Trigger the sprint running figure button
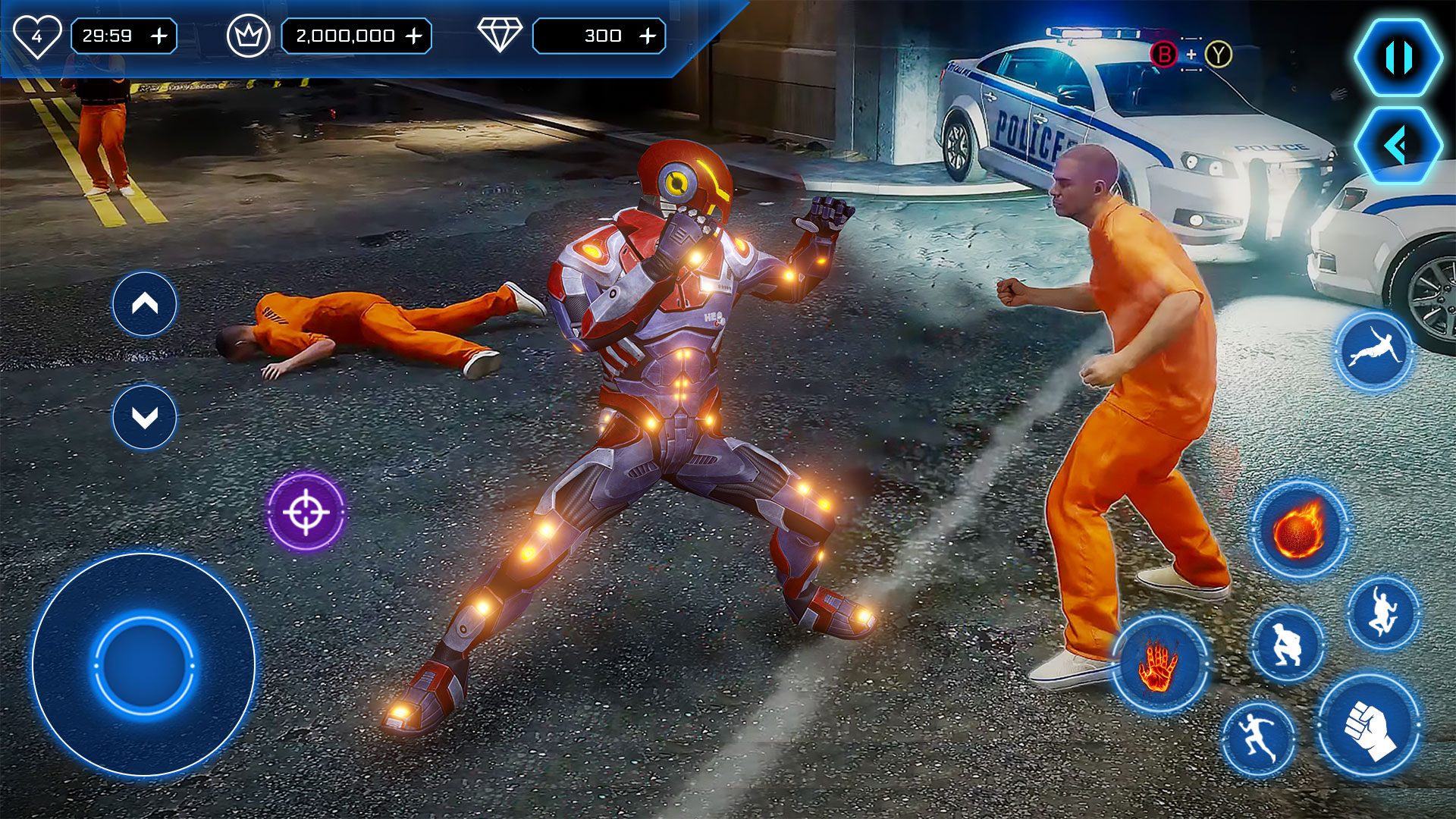1456x819 pixels. click(x=1259, y=739)
